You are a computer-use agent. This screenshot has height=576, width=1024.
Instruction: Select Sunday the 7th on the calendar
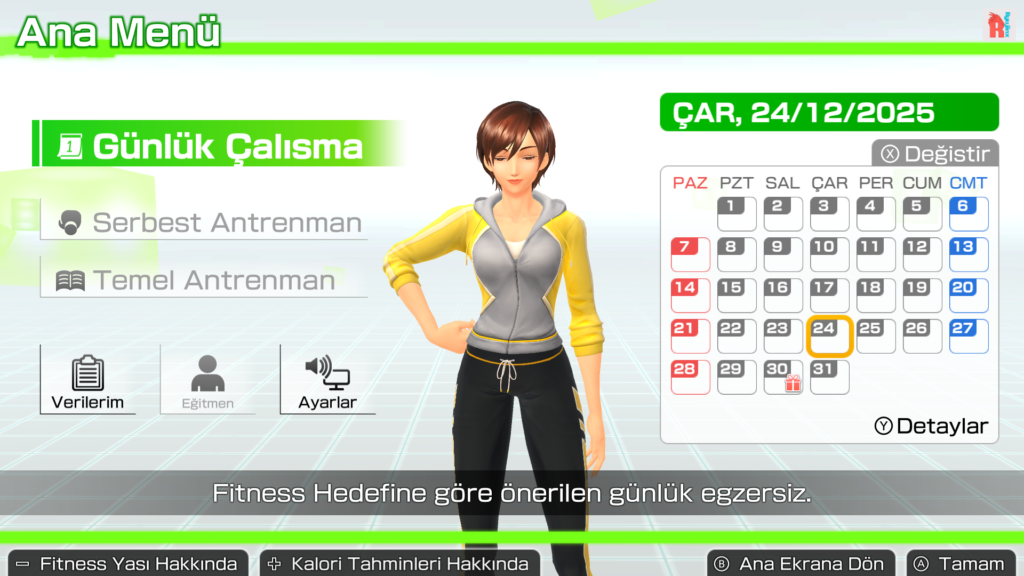(x=690, y=255)
